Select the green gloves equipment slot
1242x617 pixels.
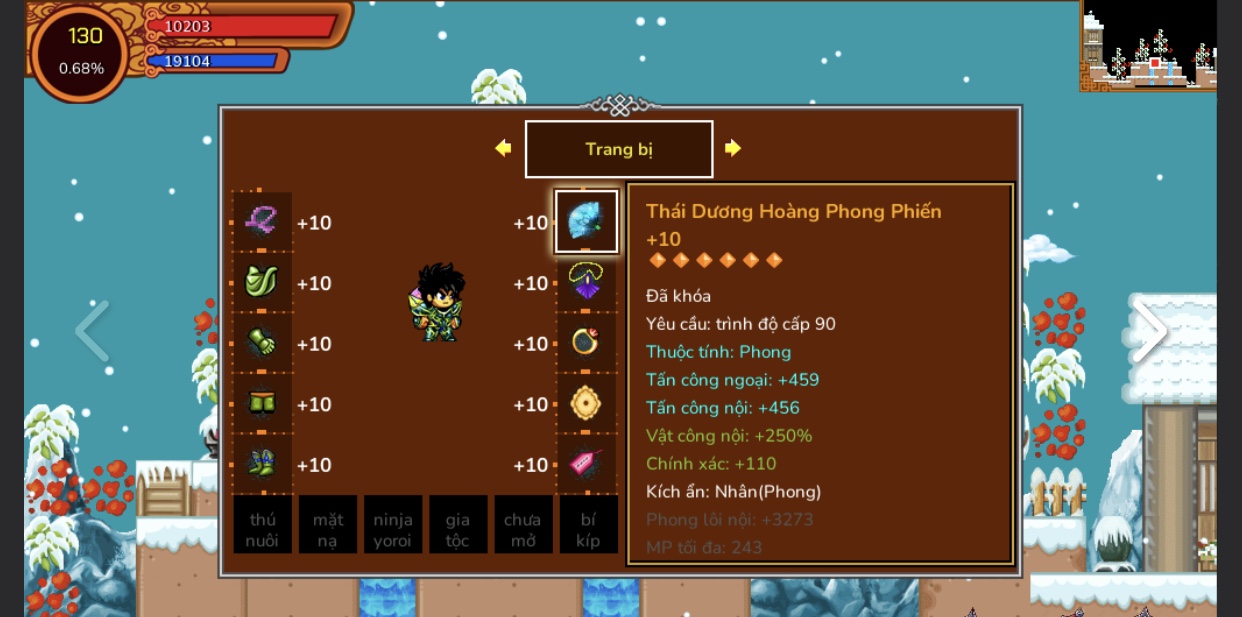(262, 343)
